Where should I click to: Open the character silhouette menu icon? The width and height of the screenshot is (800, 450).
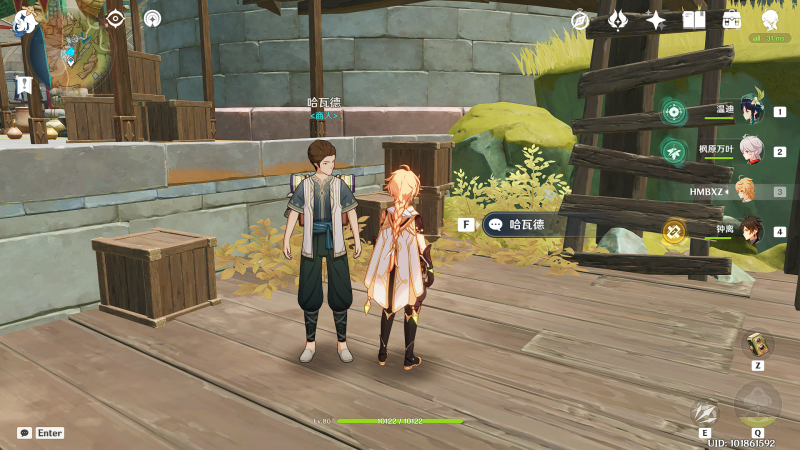click(770, 20)
